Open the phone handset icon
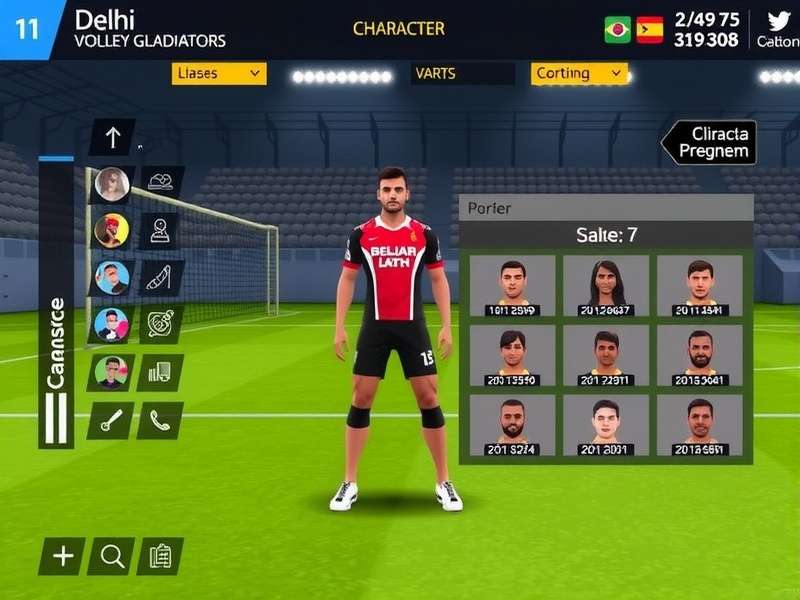Screen dimensions: 800x600 coord(159,420)
